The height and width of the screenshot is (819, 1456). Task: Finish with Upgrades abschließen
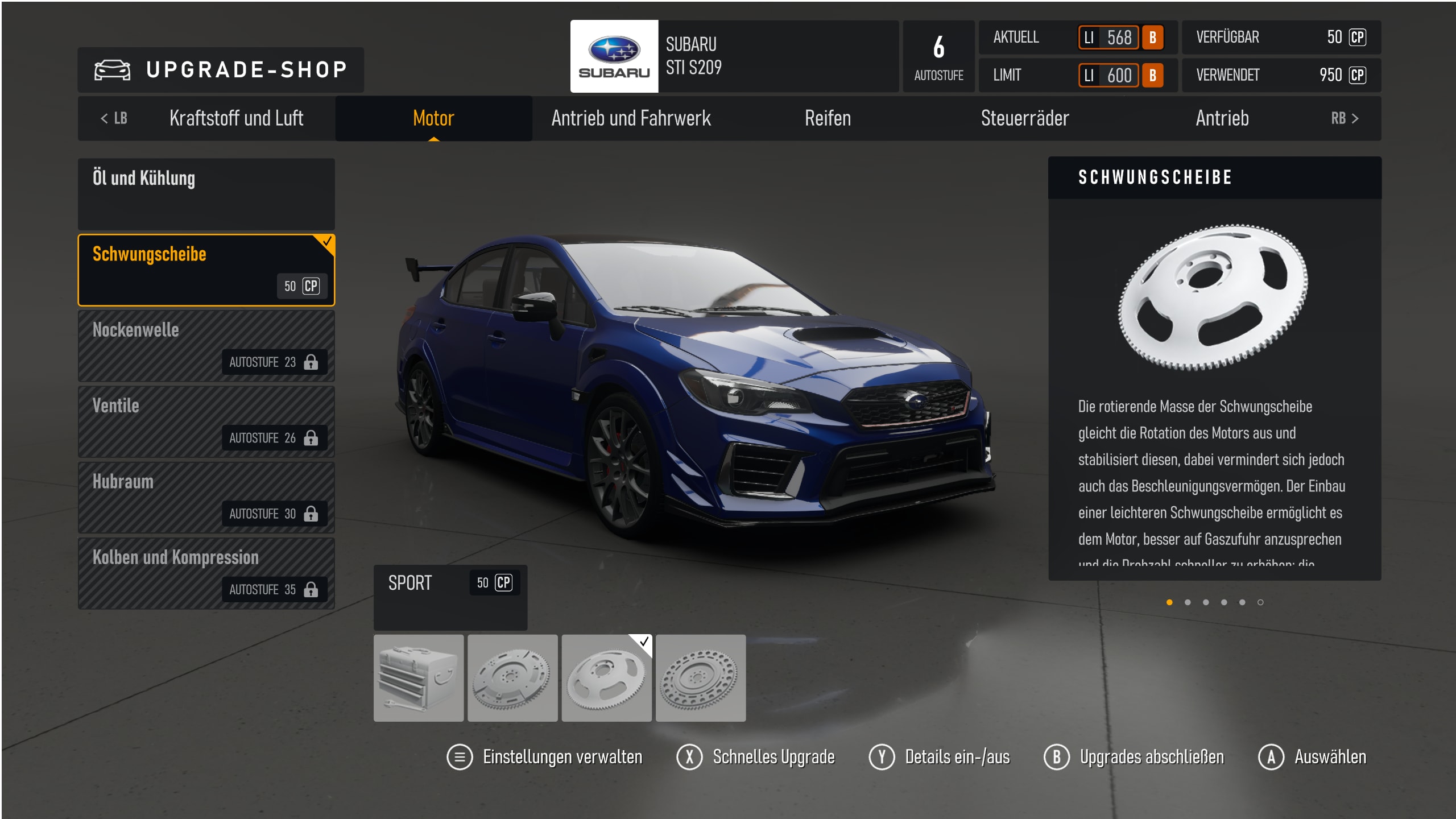pyautogui.click(x=1134, y=757)
